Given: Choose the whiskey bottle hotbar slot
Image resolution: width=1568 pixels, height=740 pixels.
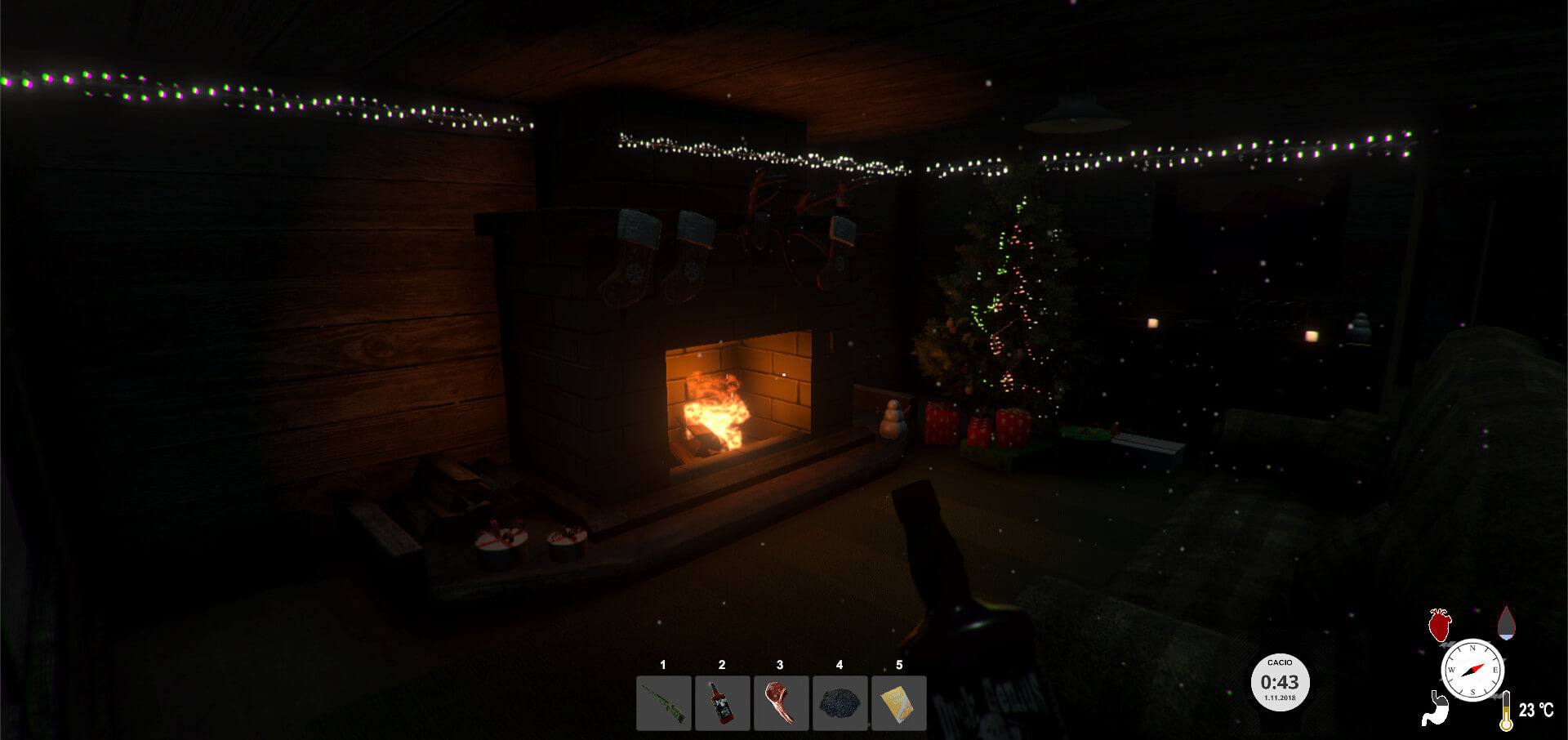Looking at the screenshot, I should (722, 702).
